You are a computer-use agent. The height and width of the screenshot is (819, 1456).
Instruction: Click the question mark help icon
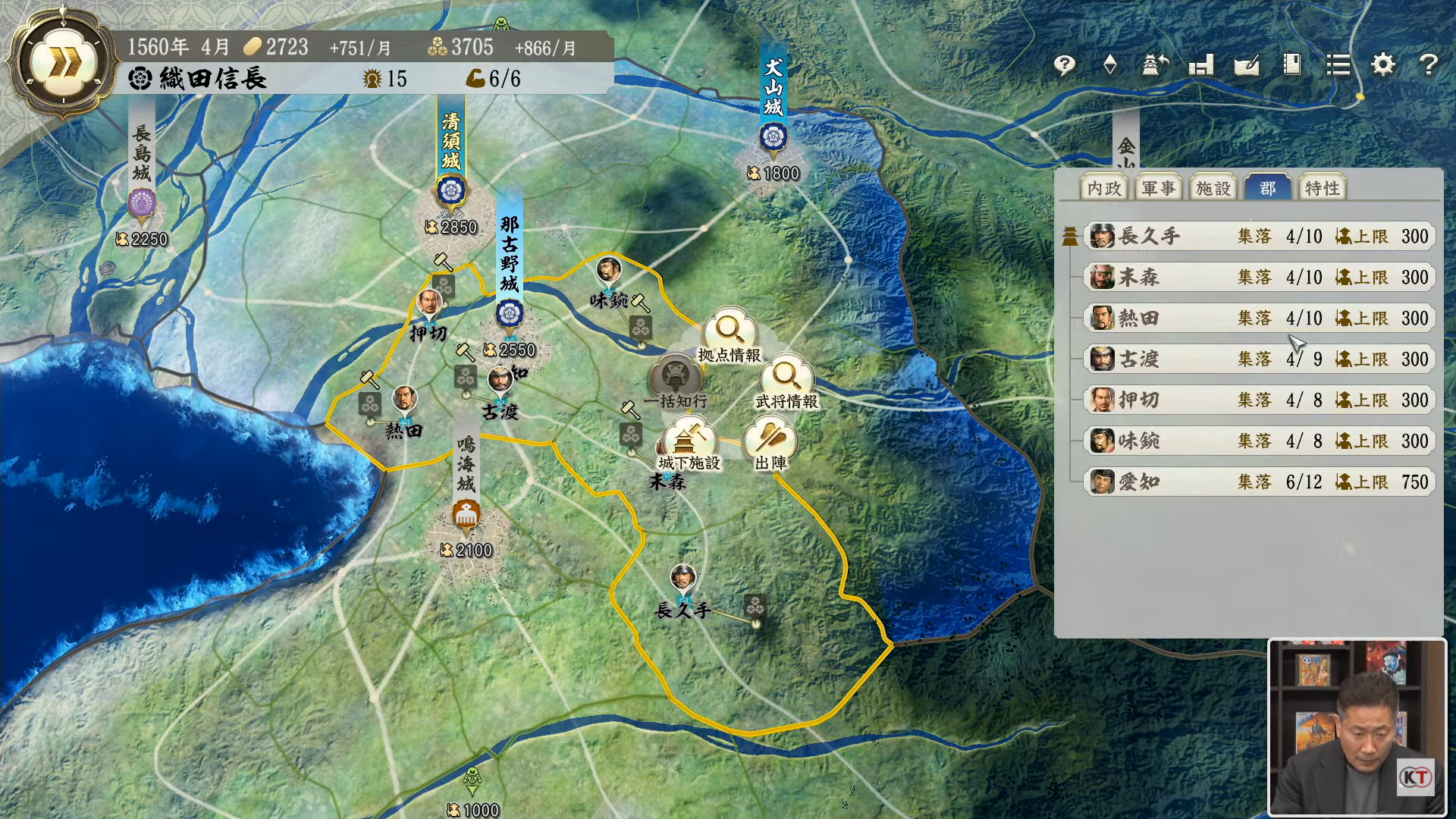click(1429, 65)
